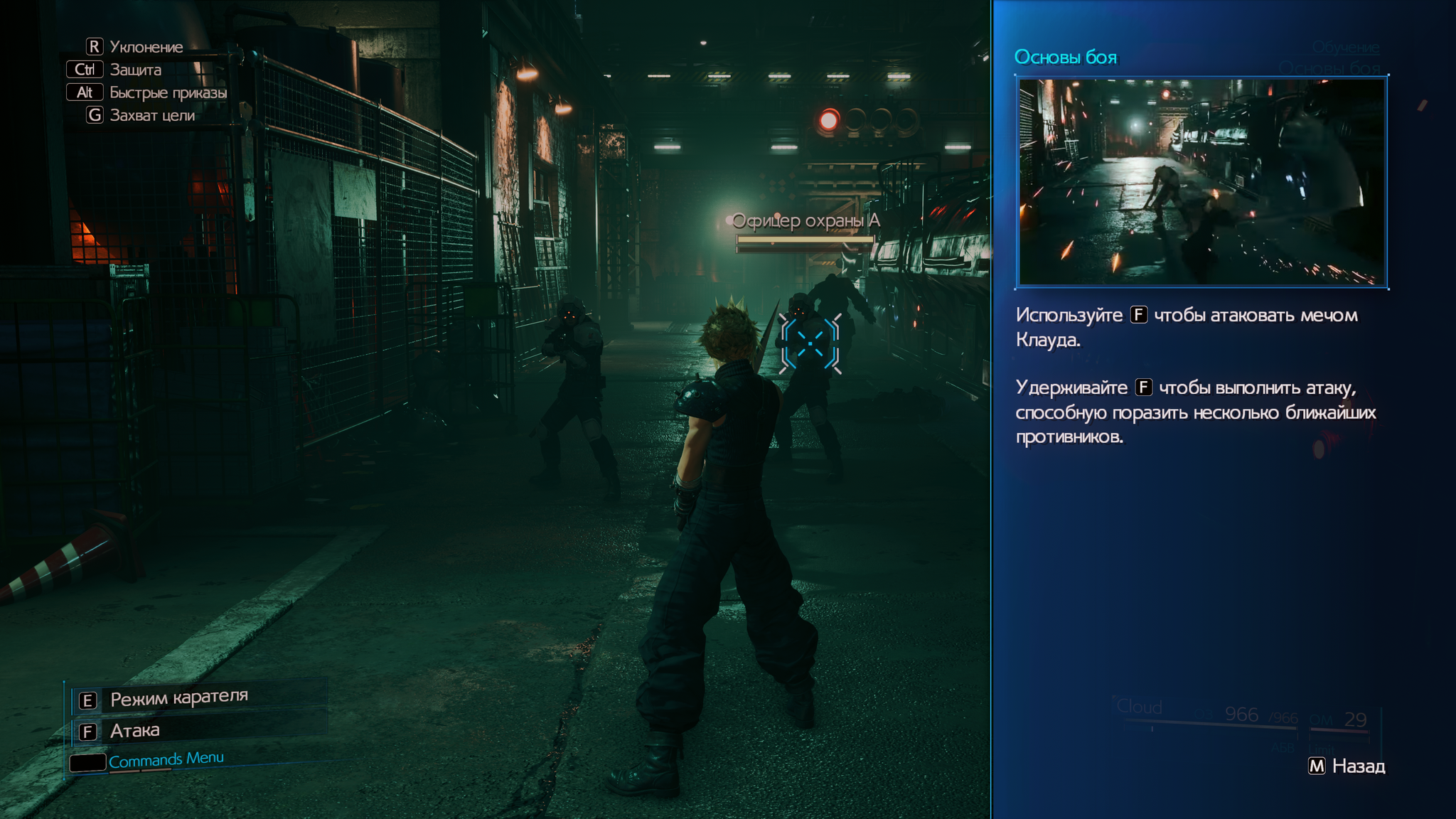Open the Commands Menu

pyautogui.click(x=166, y=760)
